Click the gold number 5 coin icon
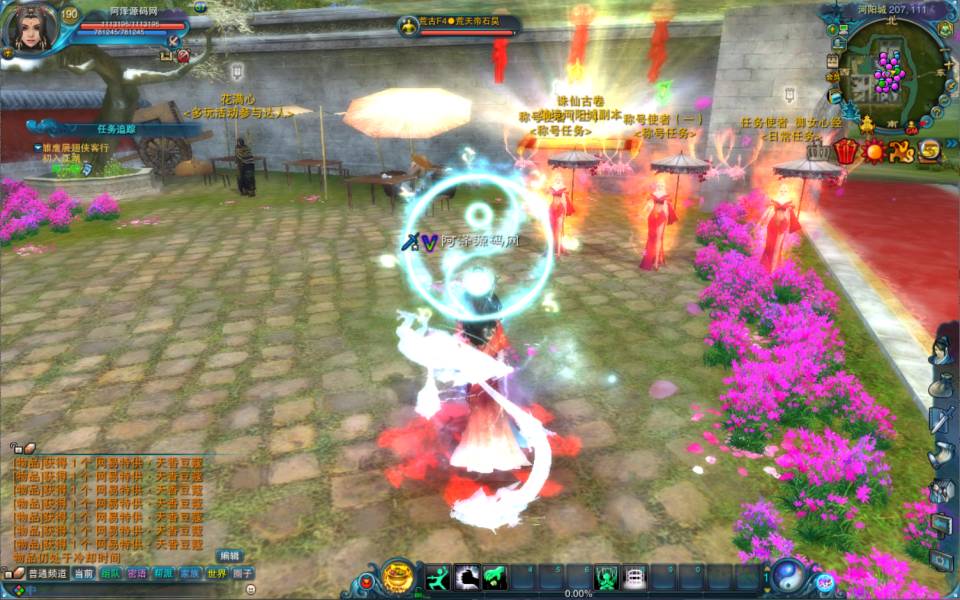960x600 pixels. [x=930, y=152]
